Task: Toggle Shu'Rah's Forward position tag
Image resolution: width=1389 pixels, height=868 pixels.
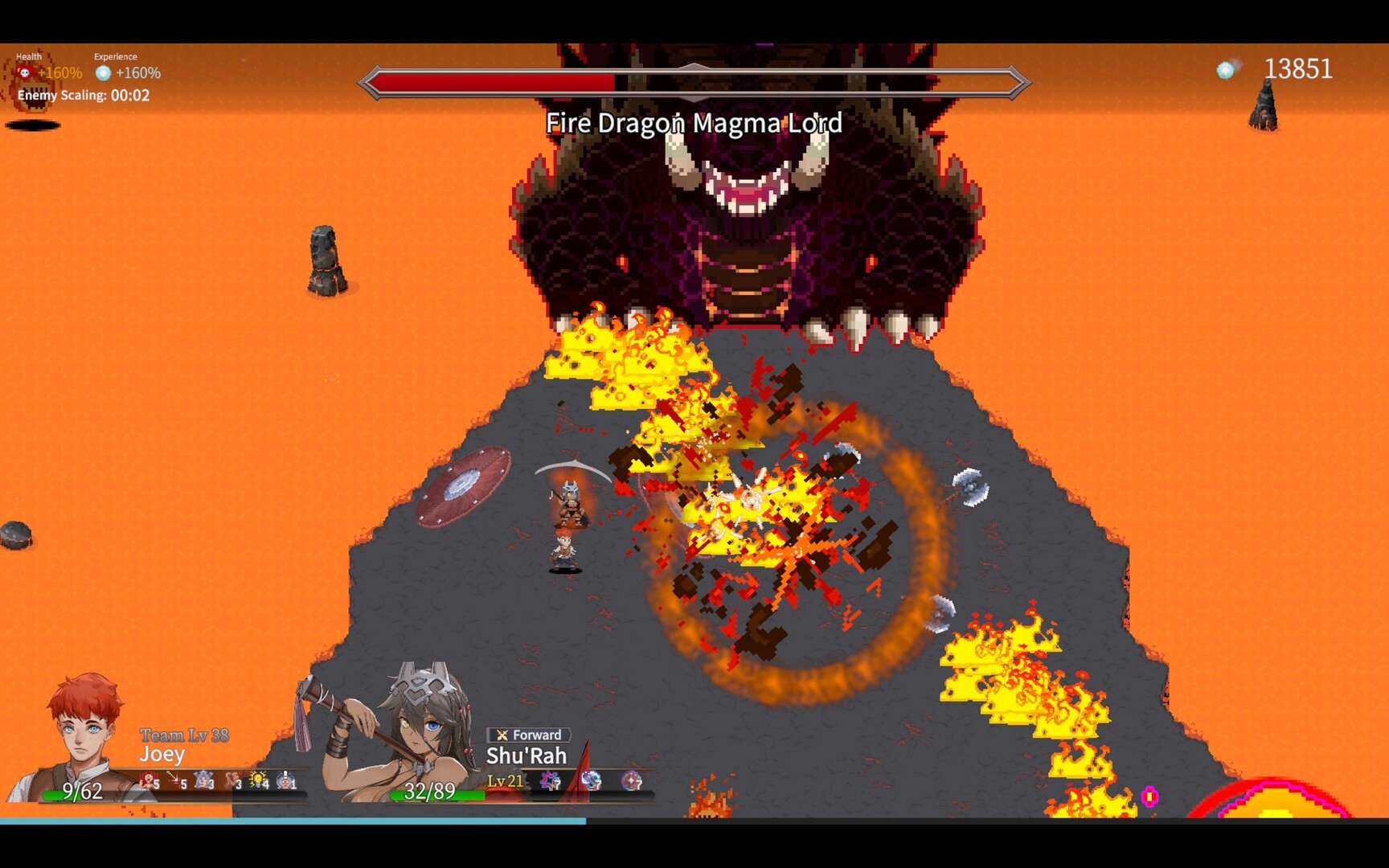Action: point(529,735)
